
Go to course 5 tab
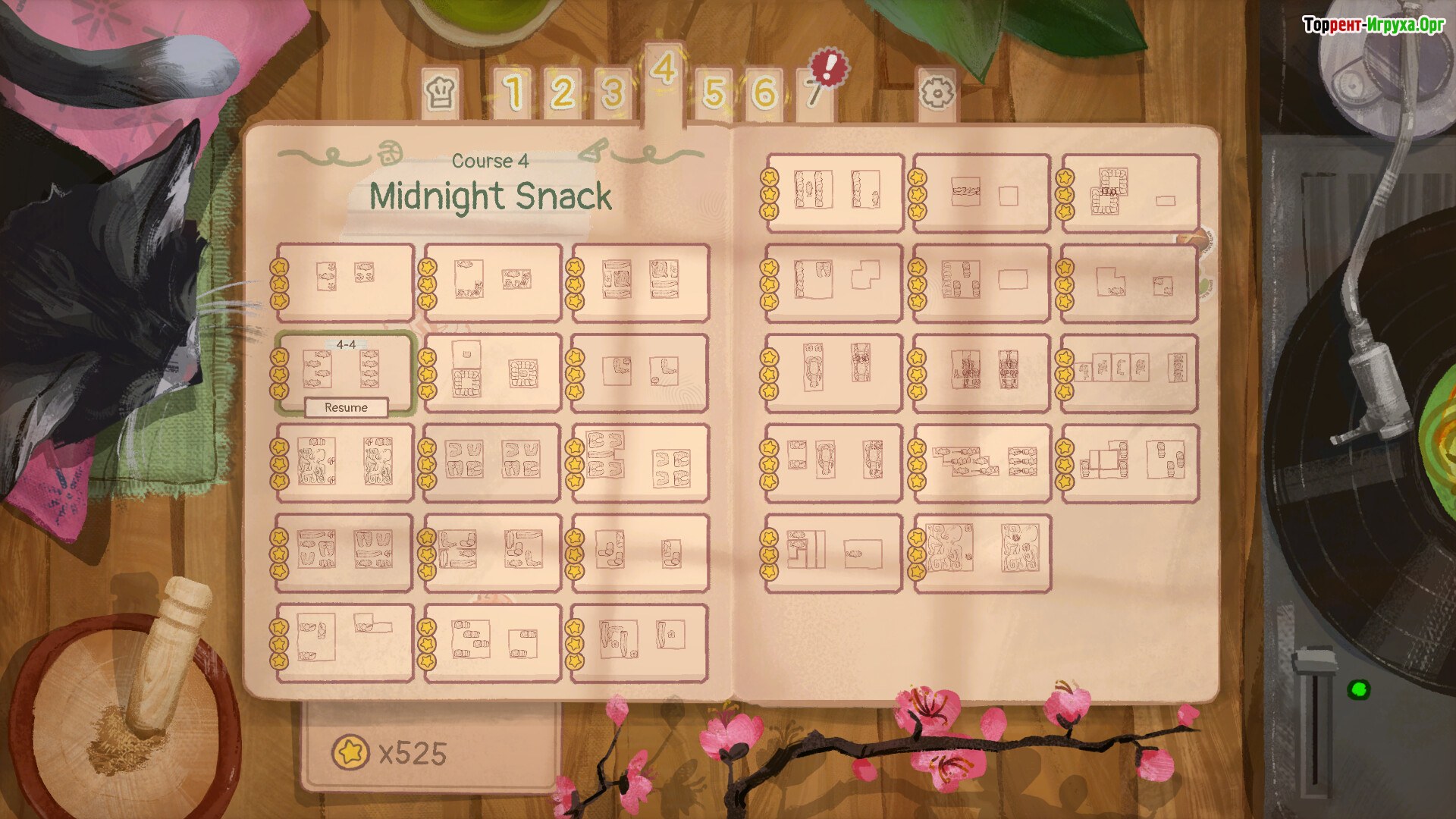714,93
